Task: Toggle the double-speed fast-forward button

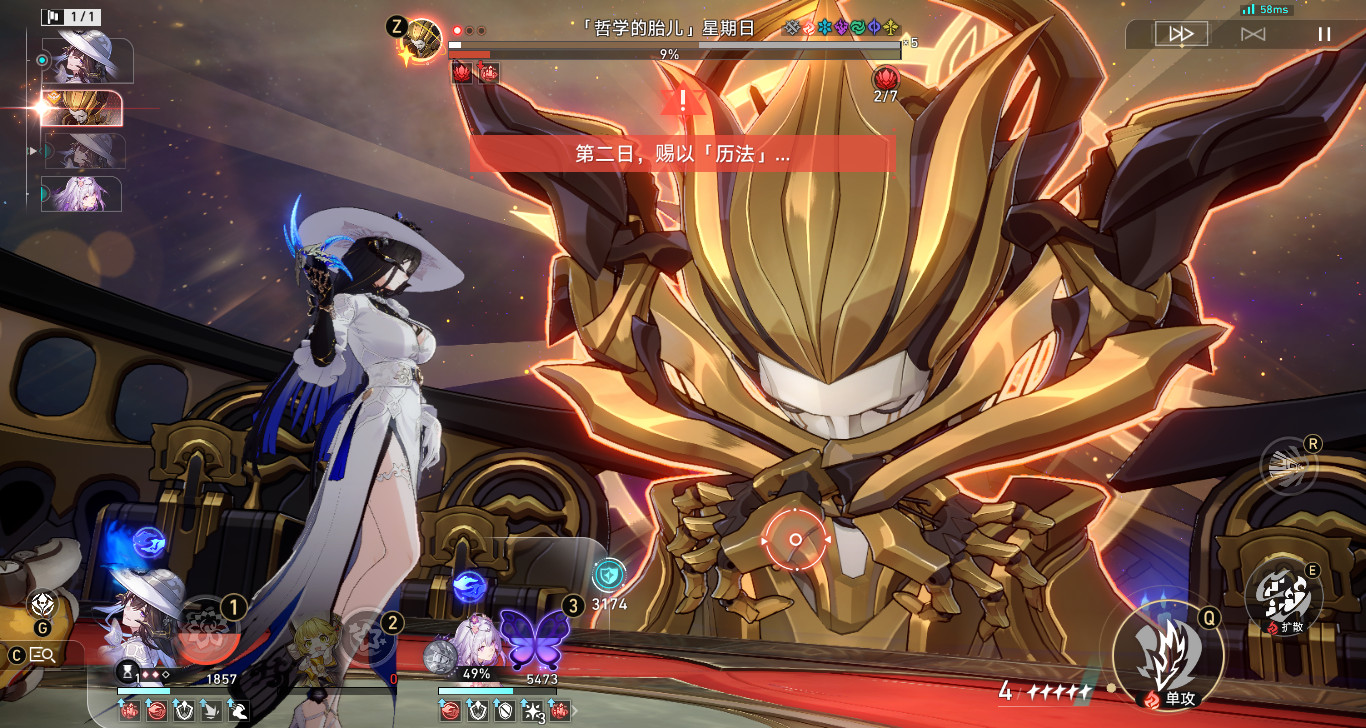Action: coord(1181,34)
